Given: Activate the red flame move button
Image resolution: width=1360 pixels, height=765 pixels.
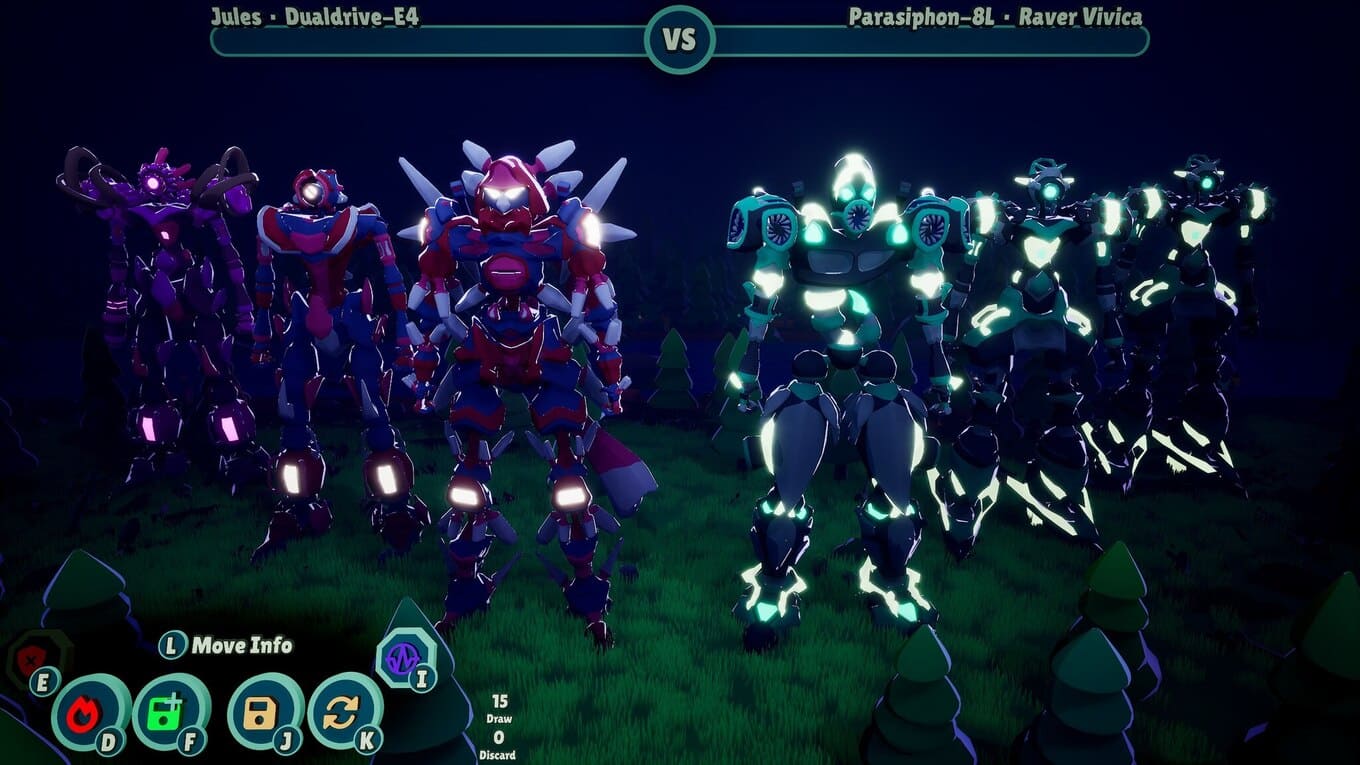Looking at the screenshot, I should click(88, 711).
